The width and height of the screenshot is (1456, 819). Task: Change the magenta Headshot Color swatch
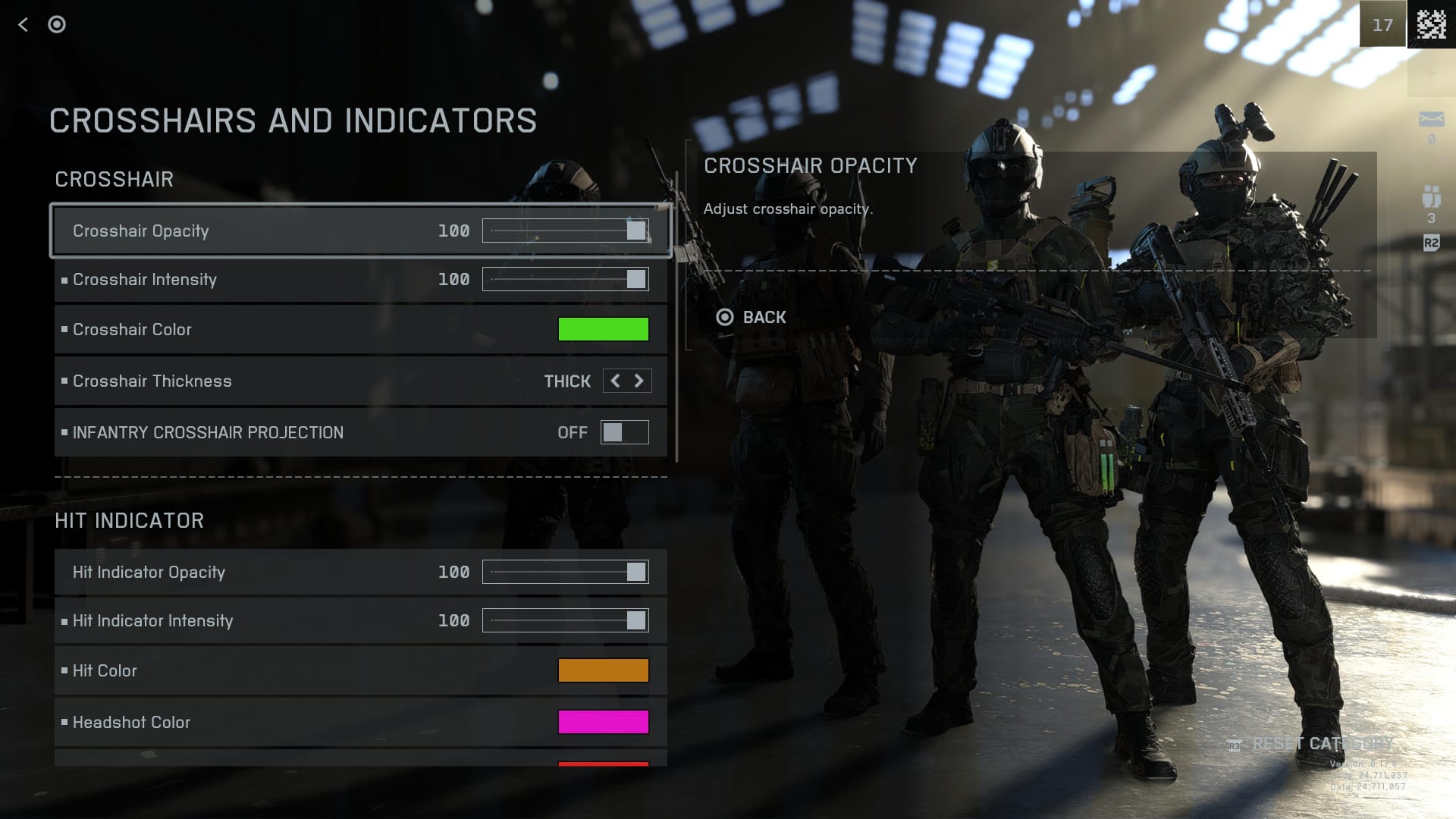coord(603,722)
